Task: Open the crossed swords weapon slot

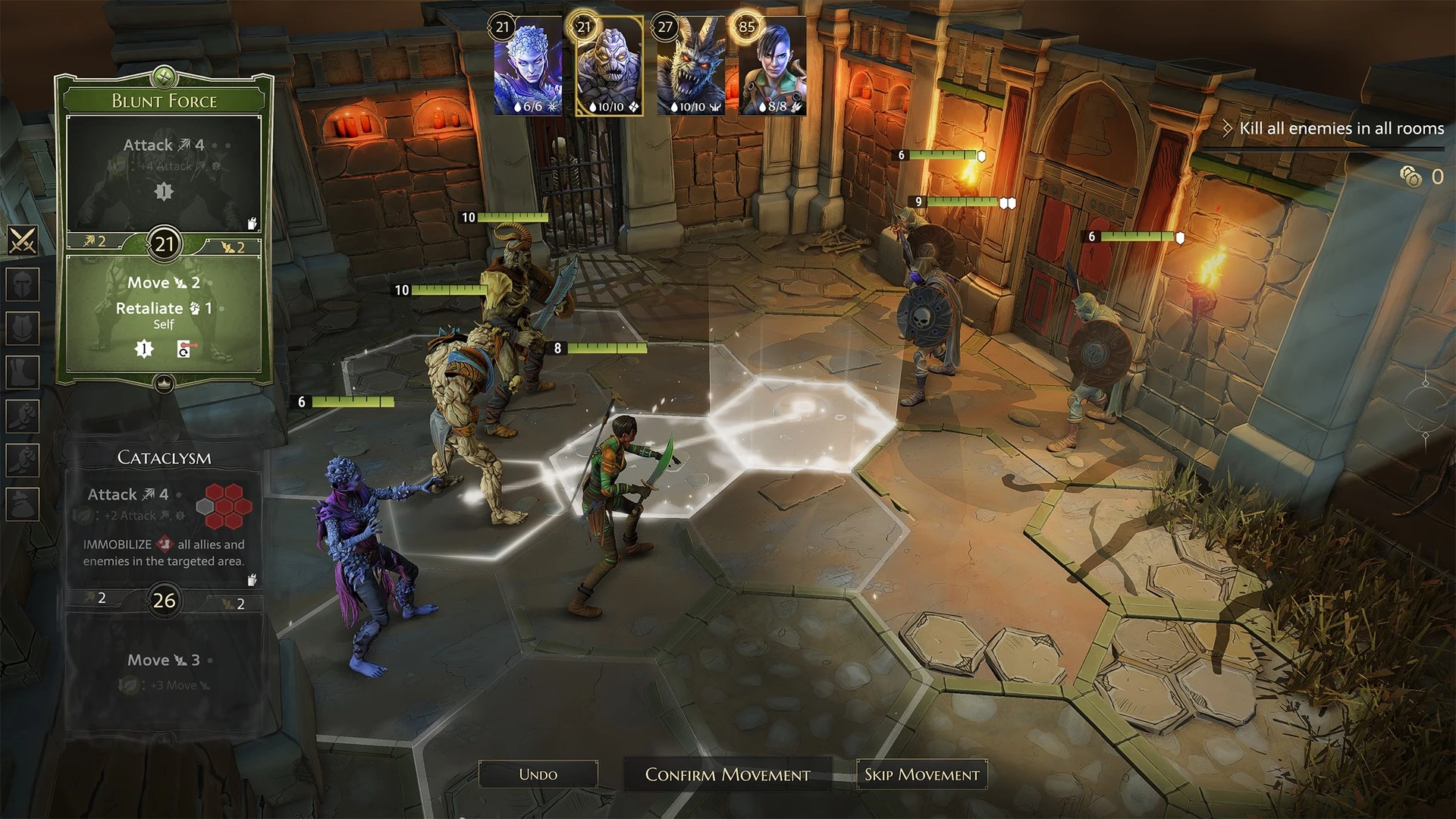Action: click(23, 240)
